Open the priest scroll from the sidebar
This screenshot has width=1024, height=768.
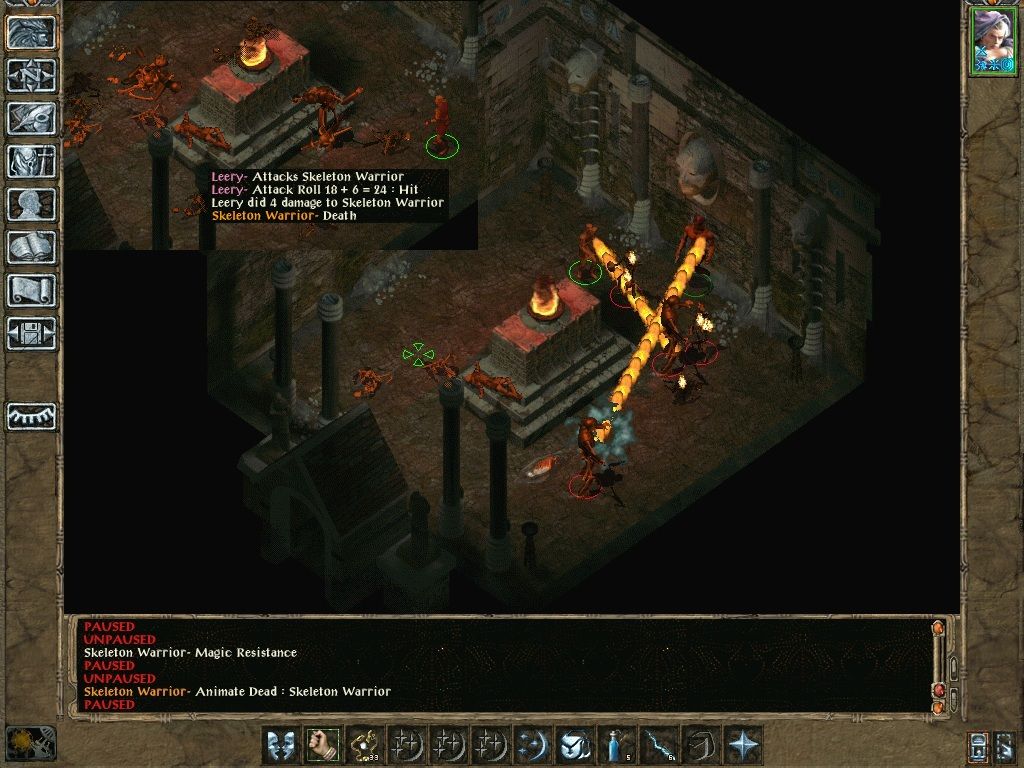(31, 290)
